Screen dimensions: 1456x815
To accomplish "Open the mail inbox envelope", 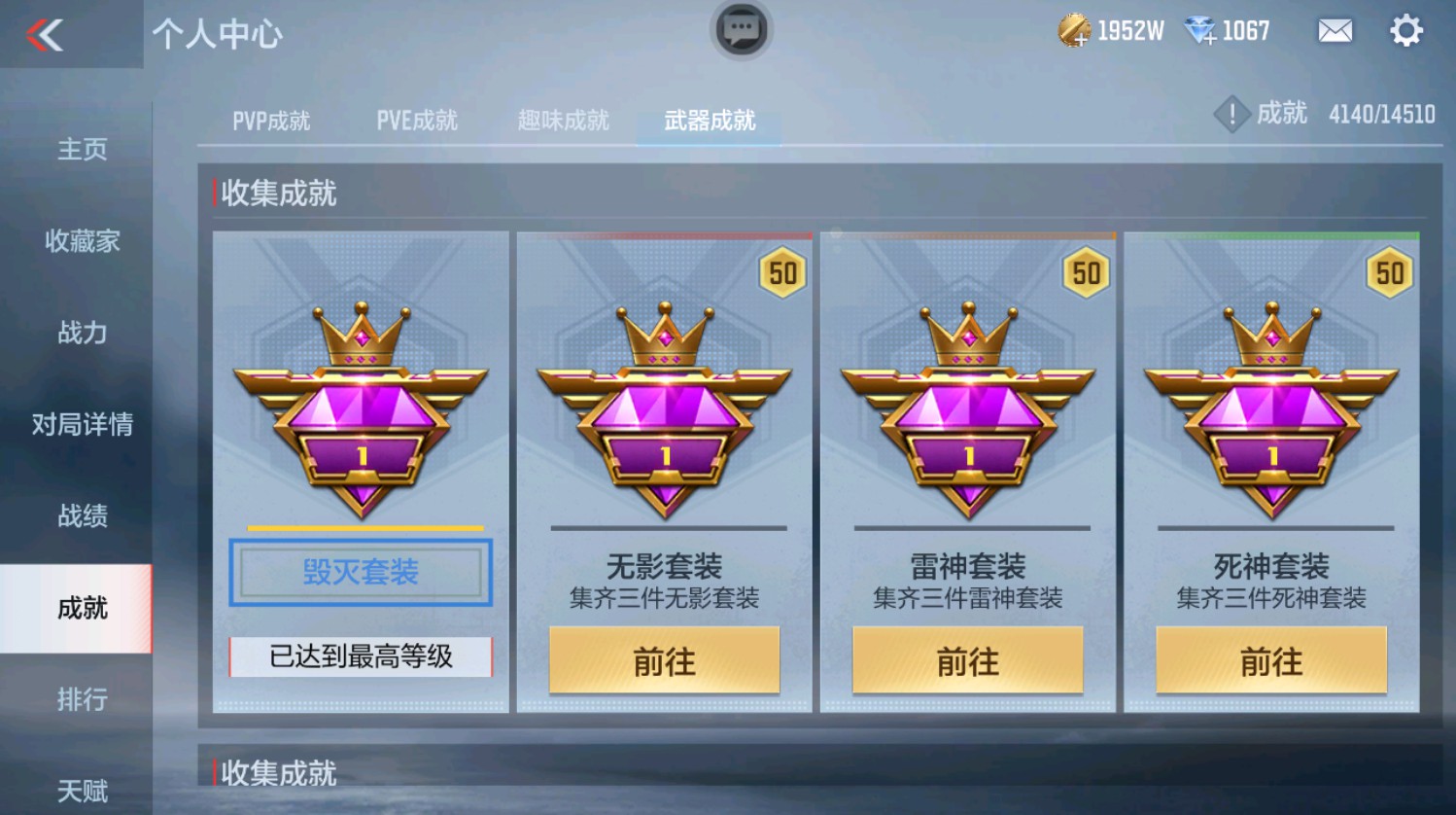I will pos(1334,31).
